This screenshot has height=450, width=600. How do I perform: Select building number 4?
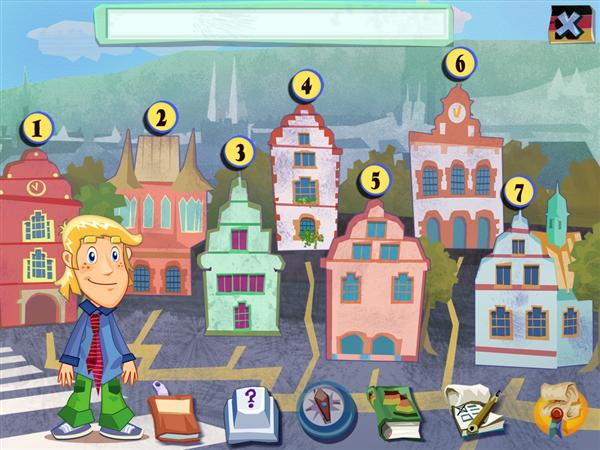(x=306, y=85)
